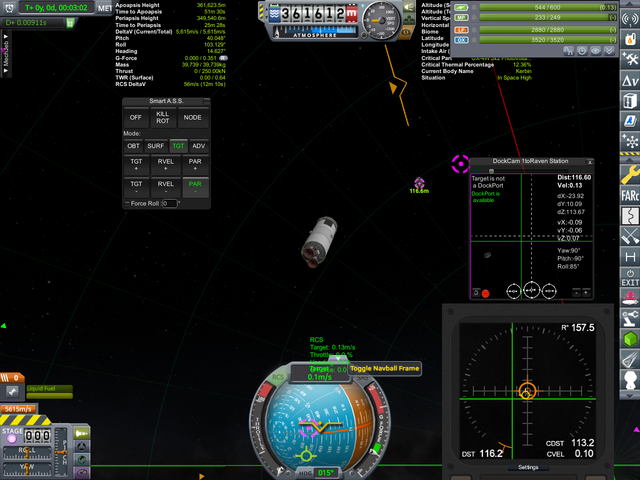
Task: Select the NODE attitude button
Action: [x=193, y=118]
